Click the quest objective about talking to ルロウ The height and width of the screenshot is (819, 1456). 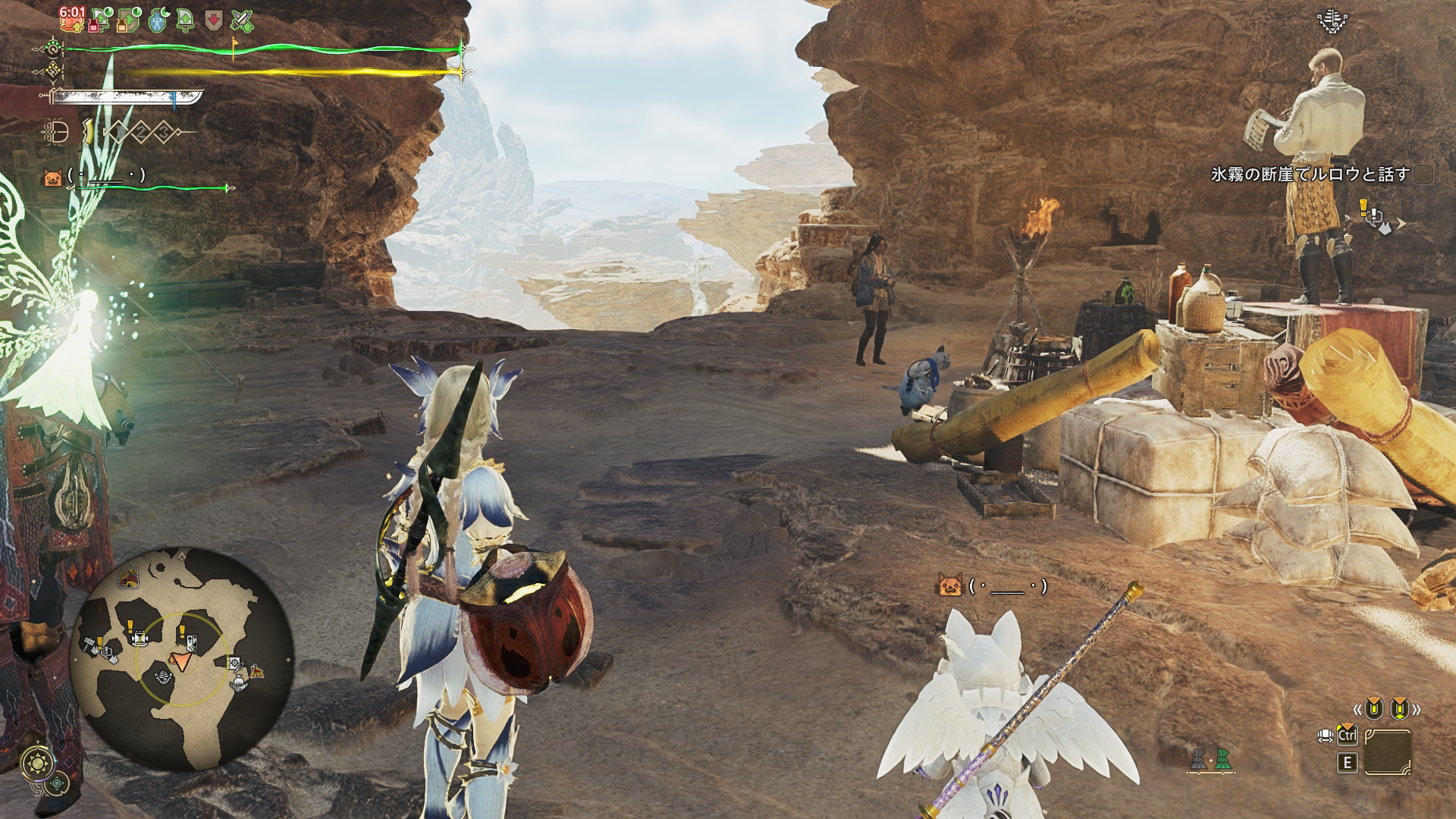pyautogui.click(x=1310, y=174)
